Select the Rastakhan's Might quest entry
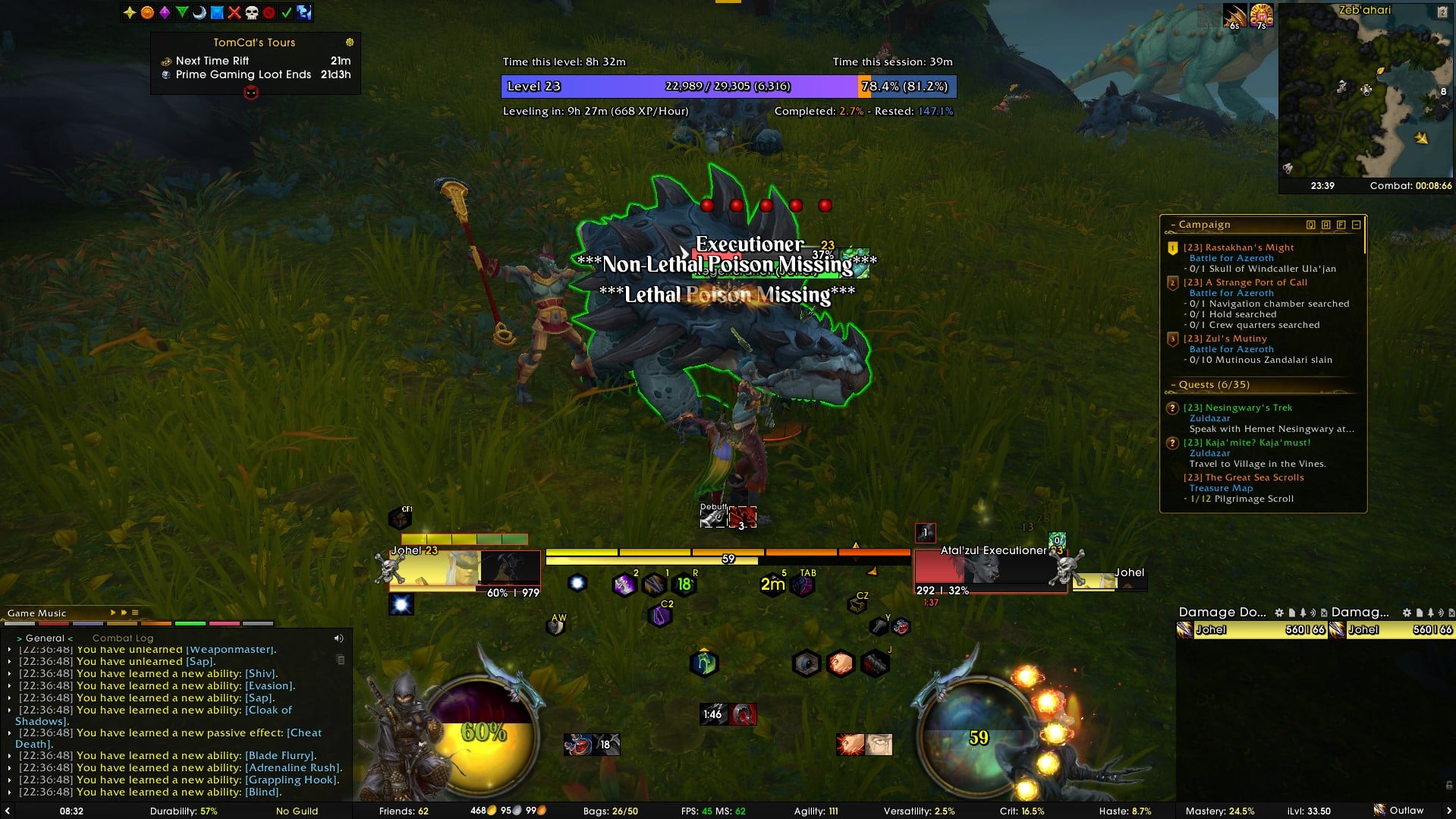The image size is (1456, 819). [x=1249, y=247]
